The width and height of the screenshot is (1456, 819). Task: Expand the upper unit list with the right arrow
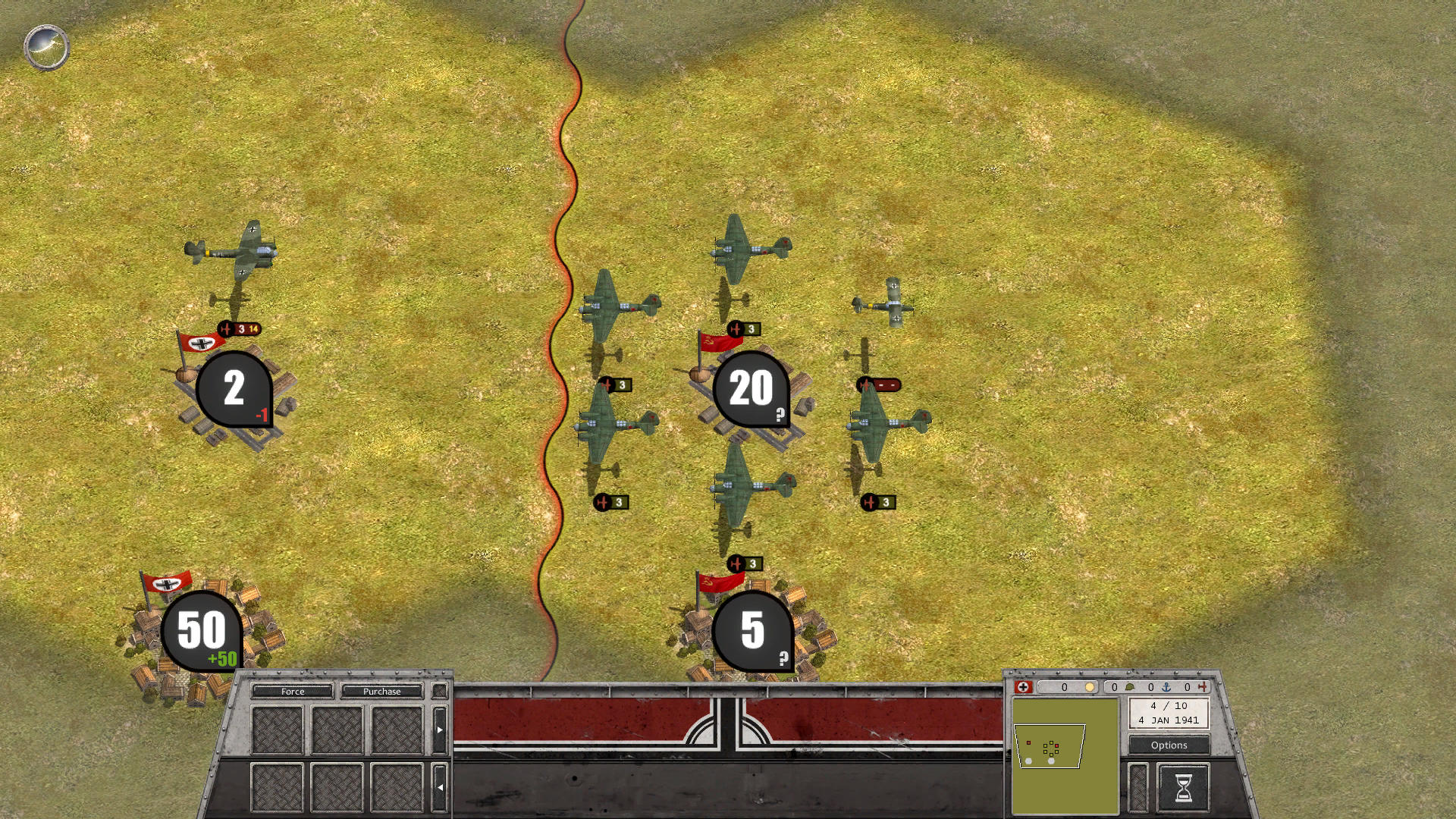(440, 730)
